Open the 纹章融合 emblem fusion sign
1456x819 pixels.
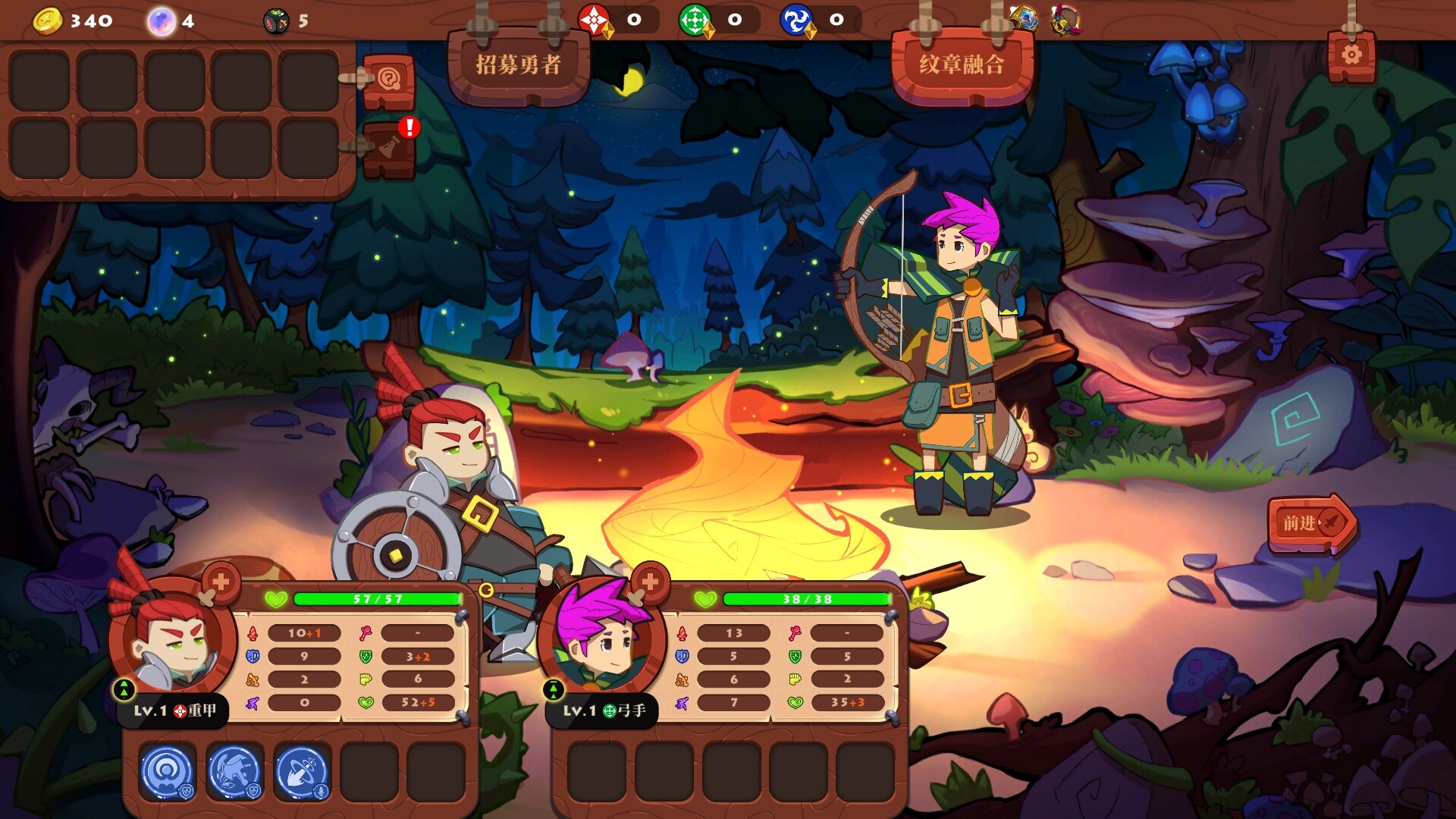(962, 65)
